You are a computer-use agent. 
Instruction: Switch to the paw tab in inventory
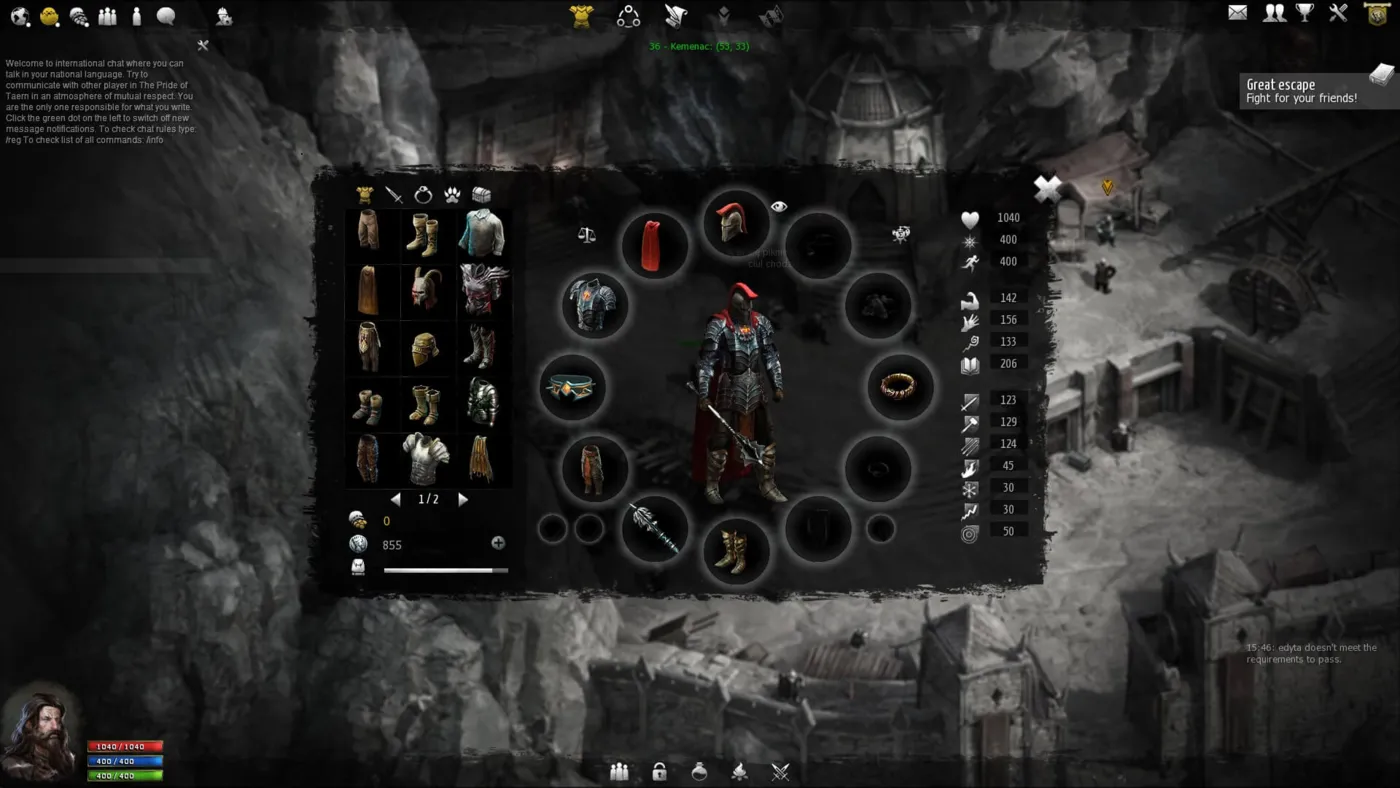point(451,195)
